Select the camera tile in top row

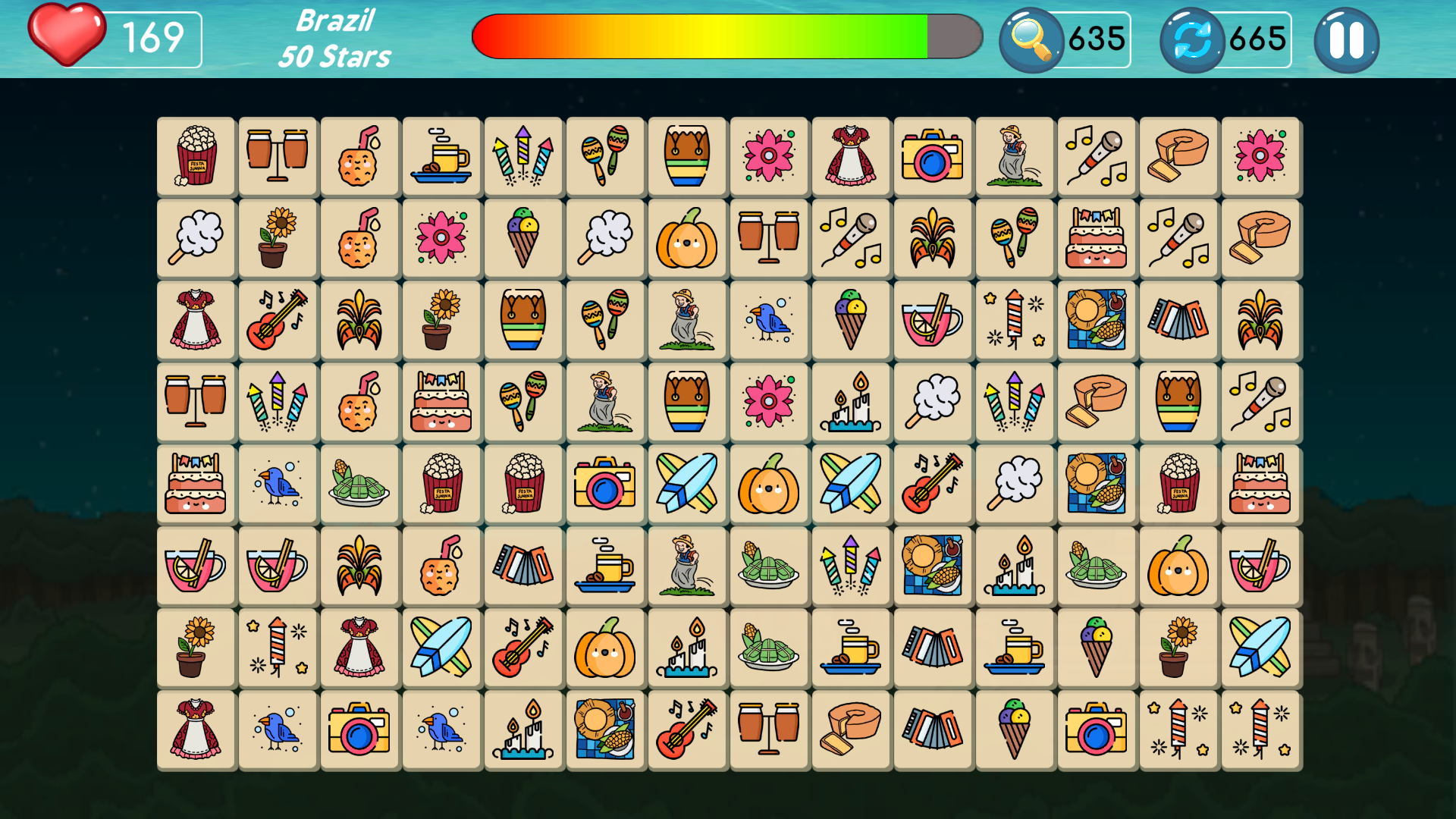(x=933, y=157)
